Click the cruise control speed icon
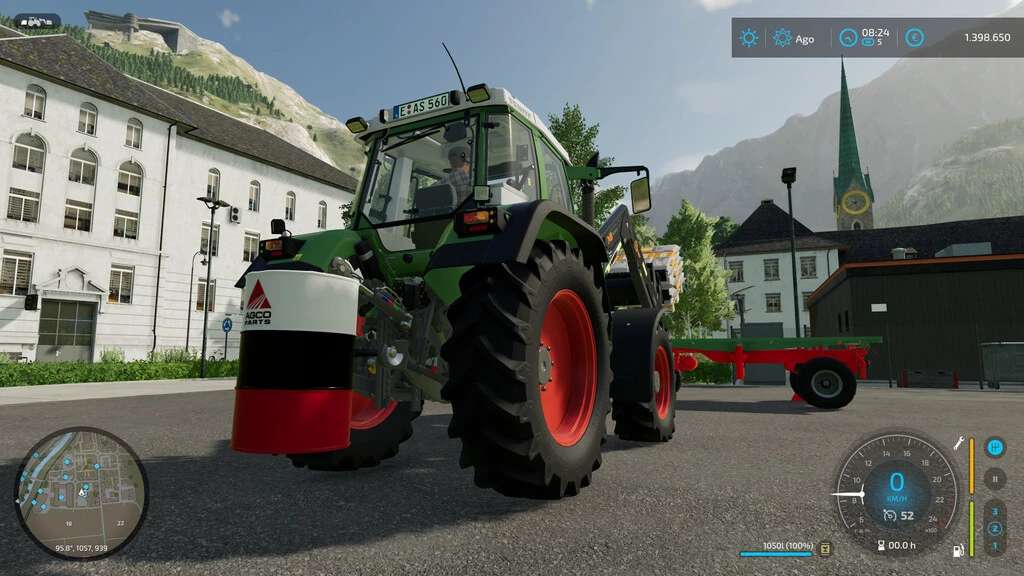Screen dimensions: 1024x576 coord(889,516)
